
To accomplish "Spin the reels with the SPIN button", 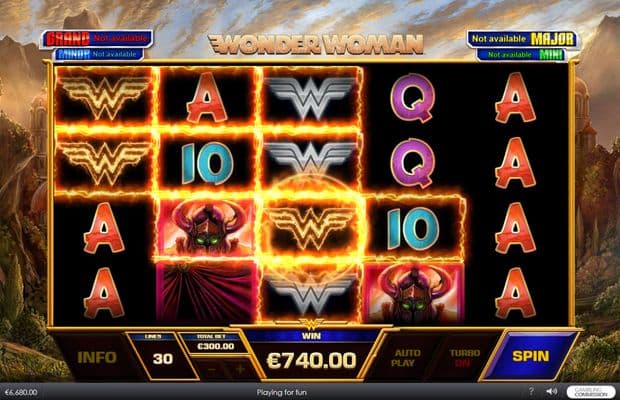I will (531, 355).
